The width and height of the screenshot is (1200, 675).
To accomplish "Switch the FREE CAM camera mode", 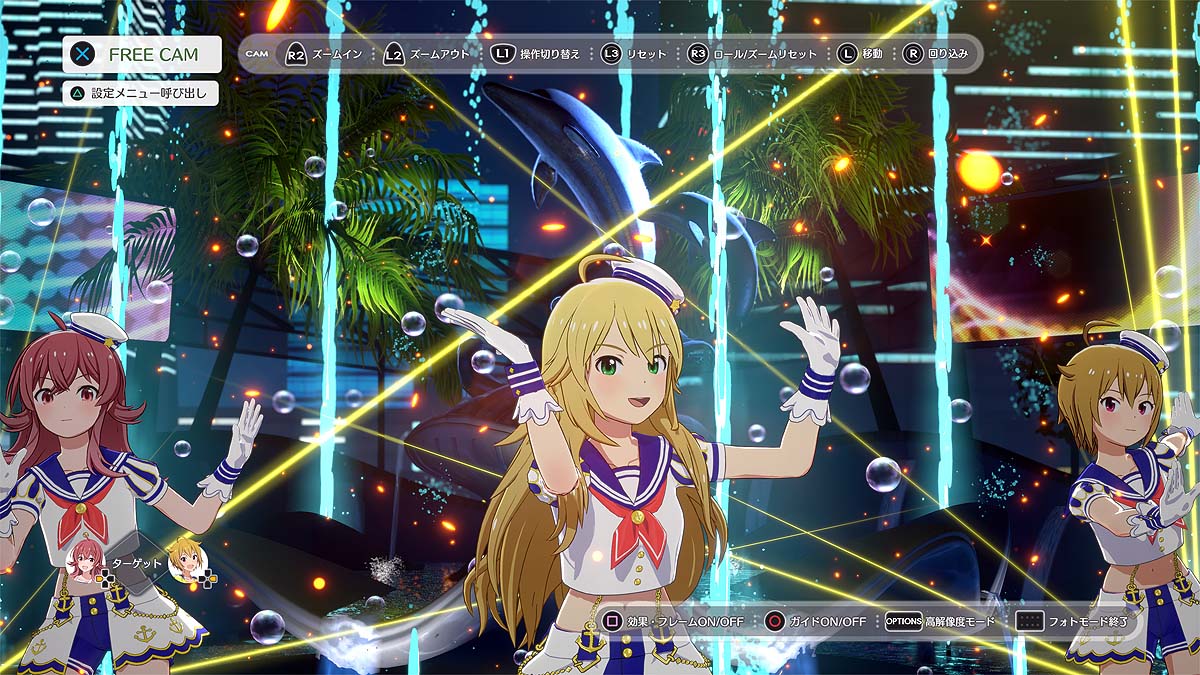I will pos(141,55).
